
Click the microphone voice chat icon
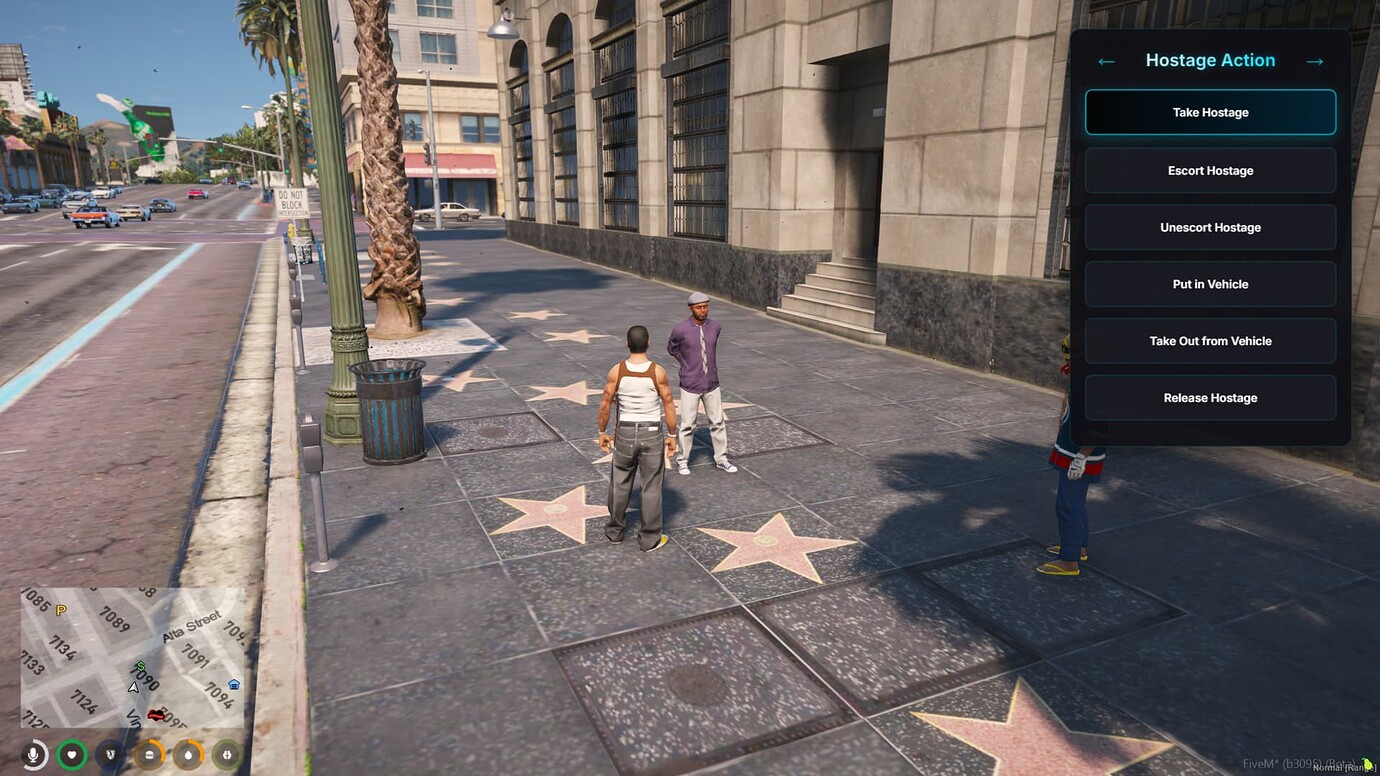33,755
